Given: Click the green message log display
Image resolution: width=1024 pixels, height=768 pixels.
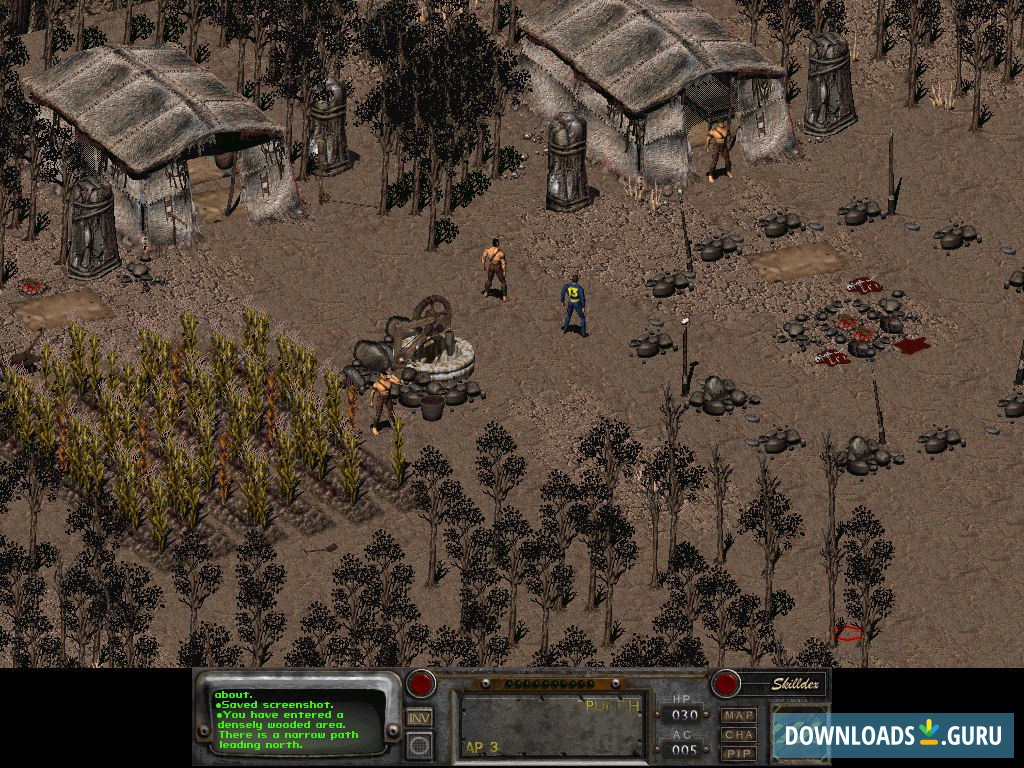Looking at the screenshot, I should (298, 720).
